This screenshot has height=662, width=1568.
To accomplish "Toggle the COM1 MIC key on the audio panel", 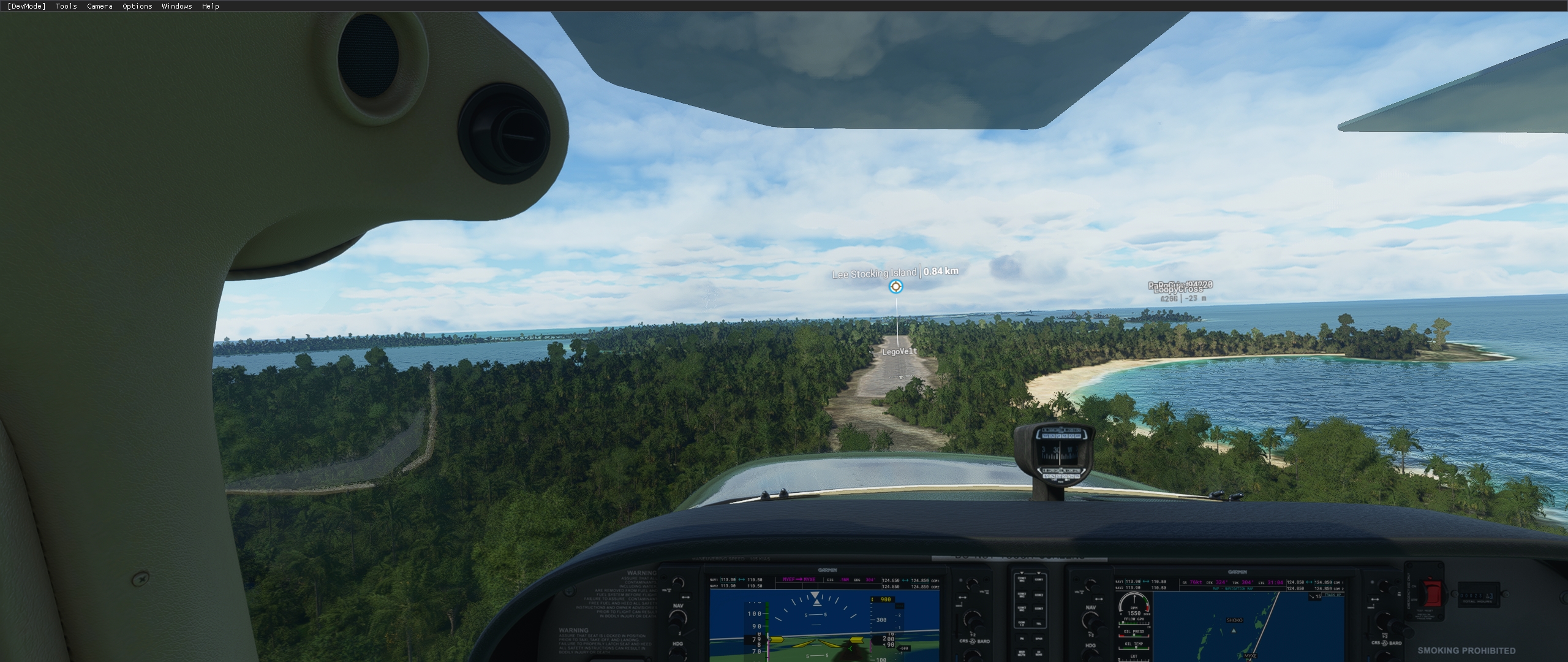I will point(1022,580).
